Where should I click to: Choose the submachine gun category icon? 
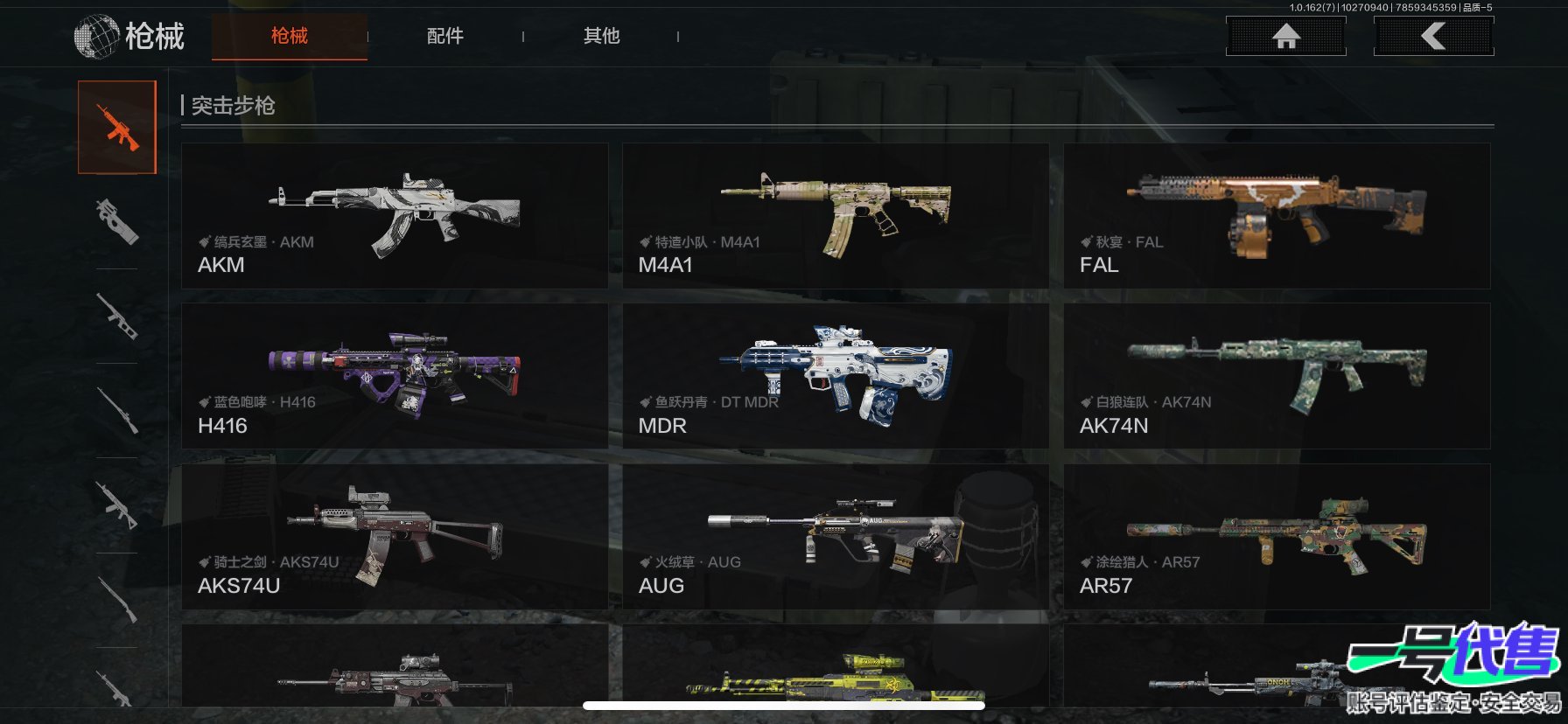click(117, 221)
